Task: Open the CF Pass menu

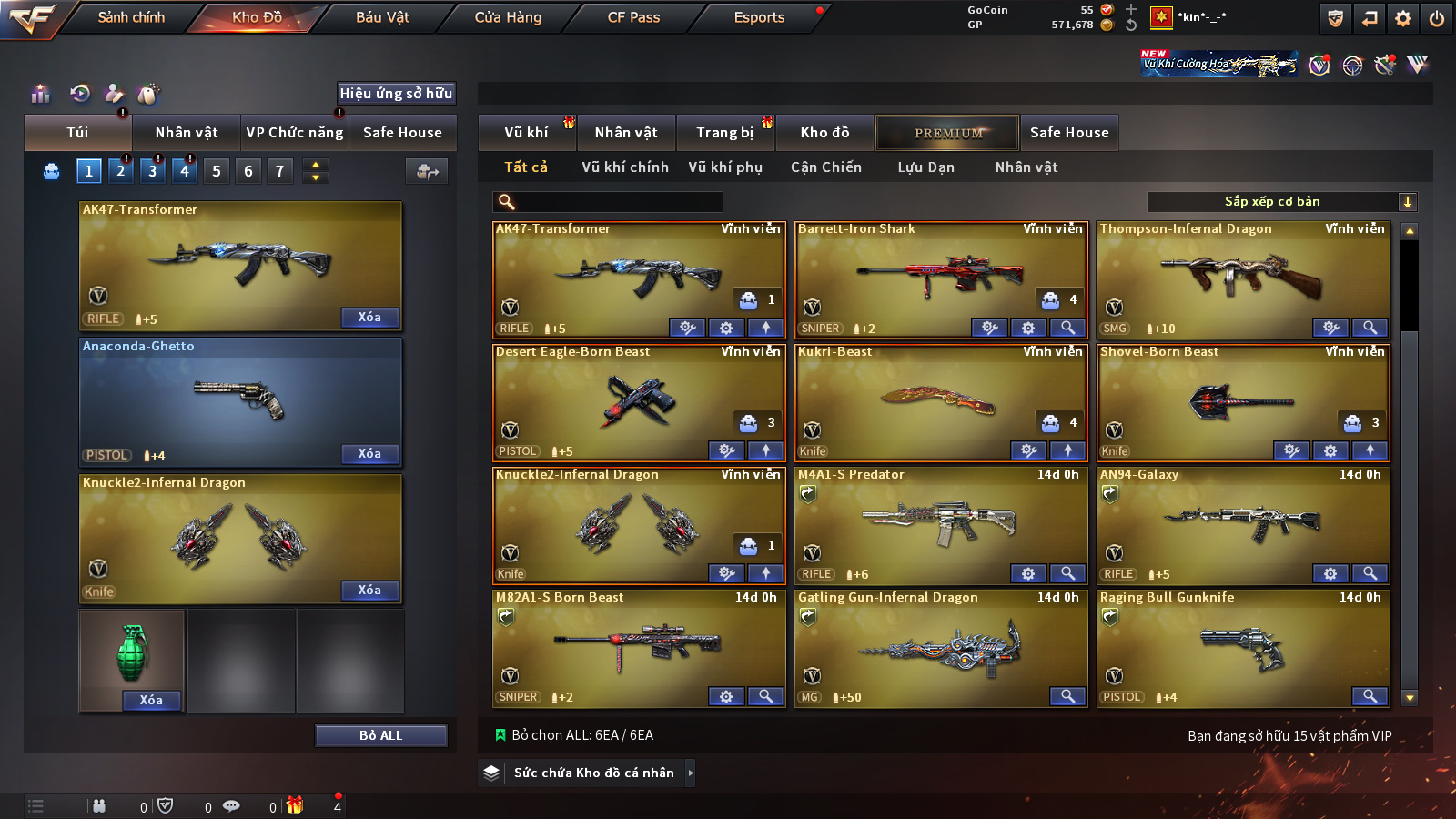Action: coord(633,17)
